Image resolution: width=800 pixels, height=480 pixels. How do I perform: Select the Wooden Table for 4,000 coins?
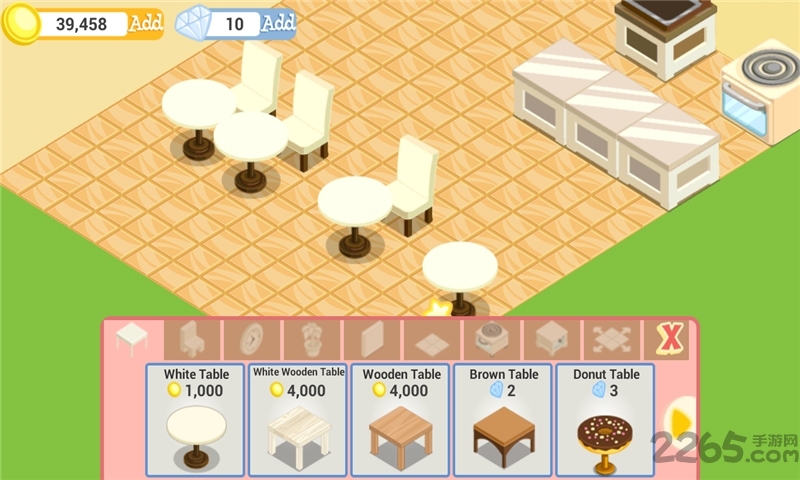pyautogui.click(x=400, y=420)
